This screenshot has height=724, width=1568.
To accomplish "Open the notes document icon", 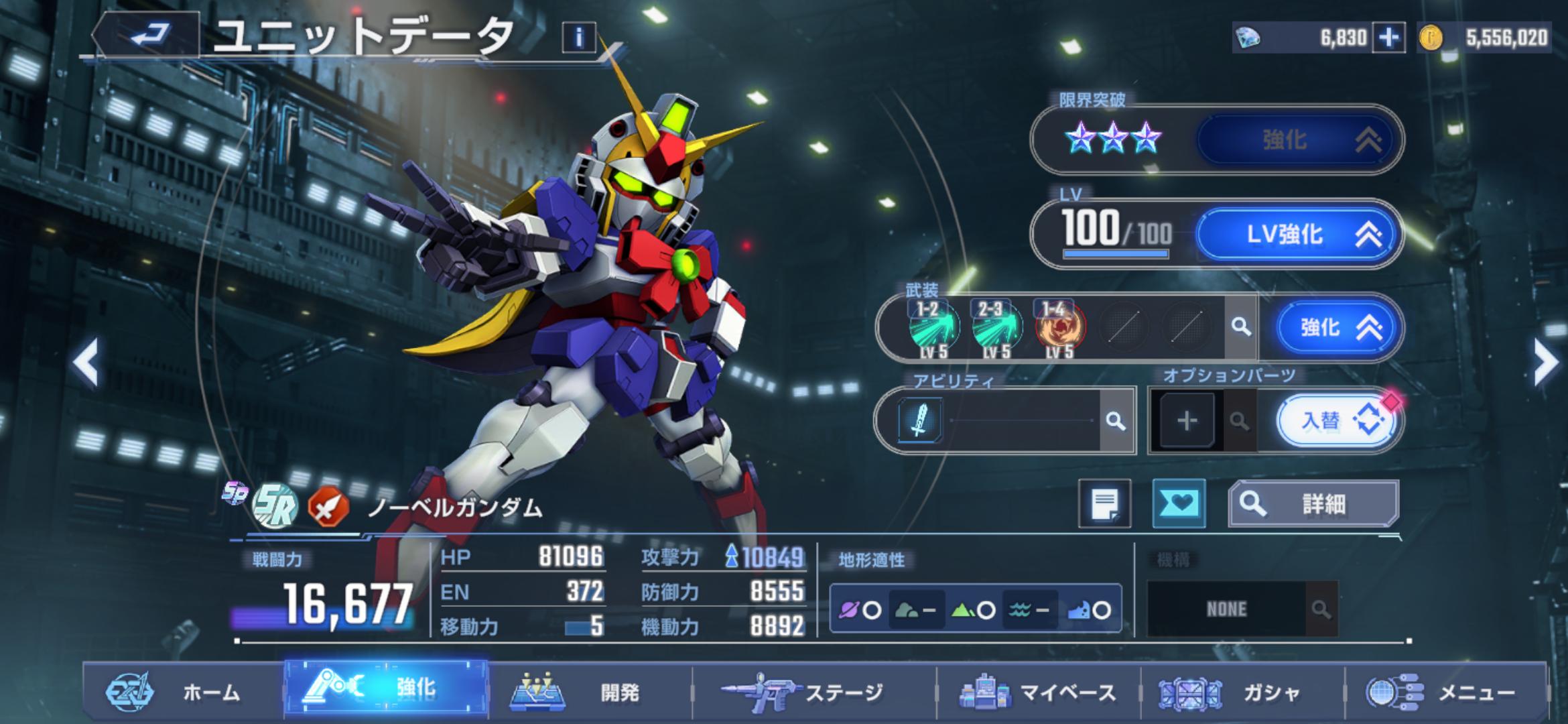I will click(x=1104, y=503).
